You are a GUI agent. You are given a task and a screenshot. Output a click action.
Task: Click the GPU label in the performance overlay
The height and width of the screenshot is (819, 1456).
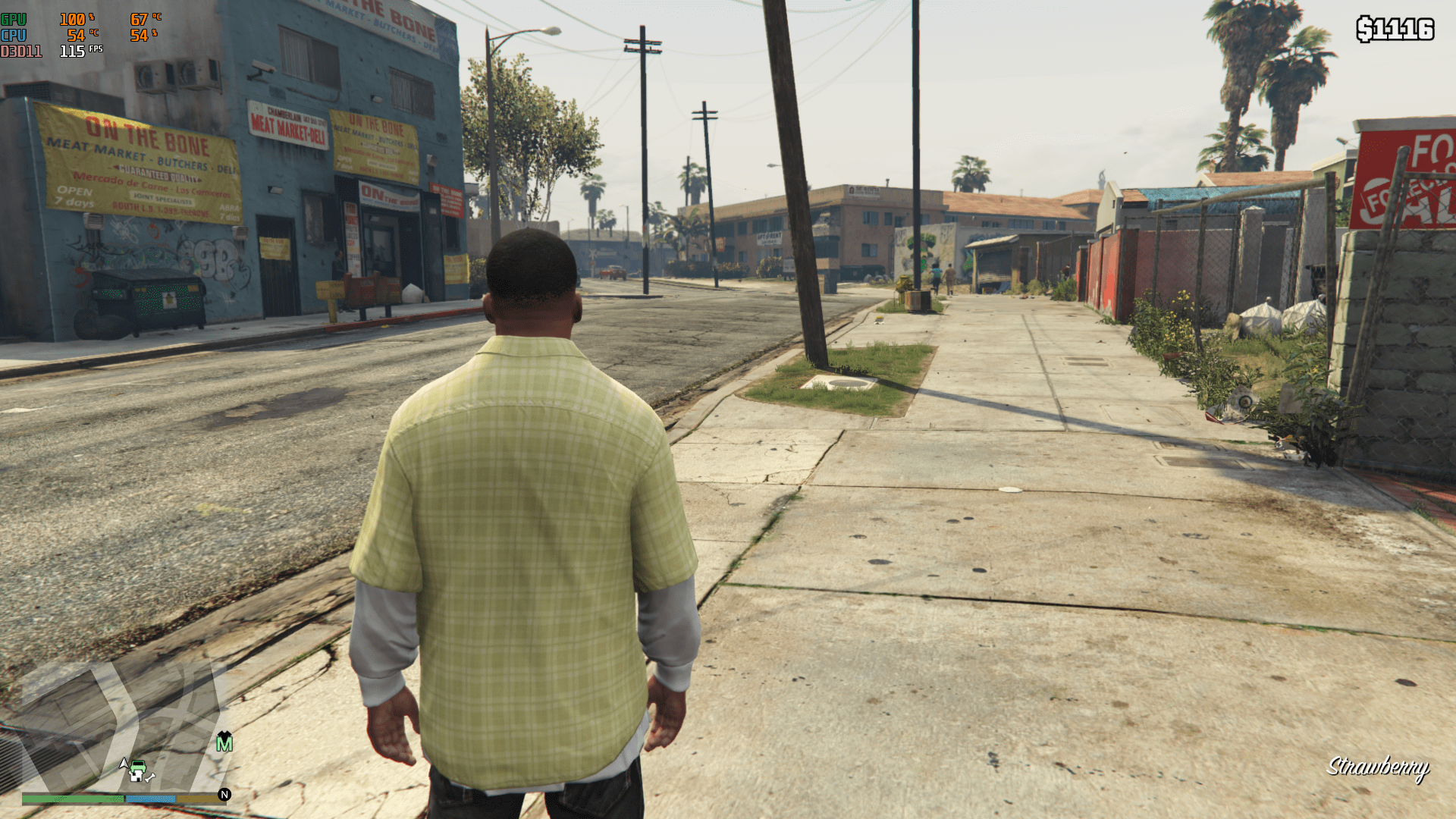pyautogui.click(x=13, y=20)
